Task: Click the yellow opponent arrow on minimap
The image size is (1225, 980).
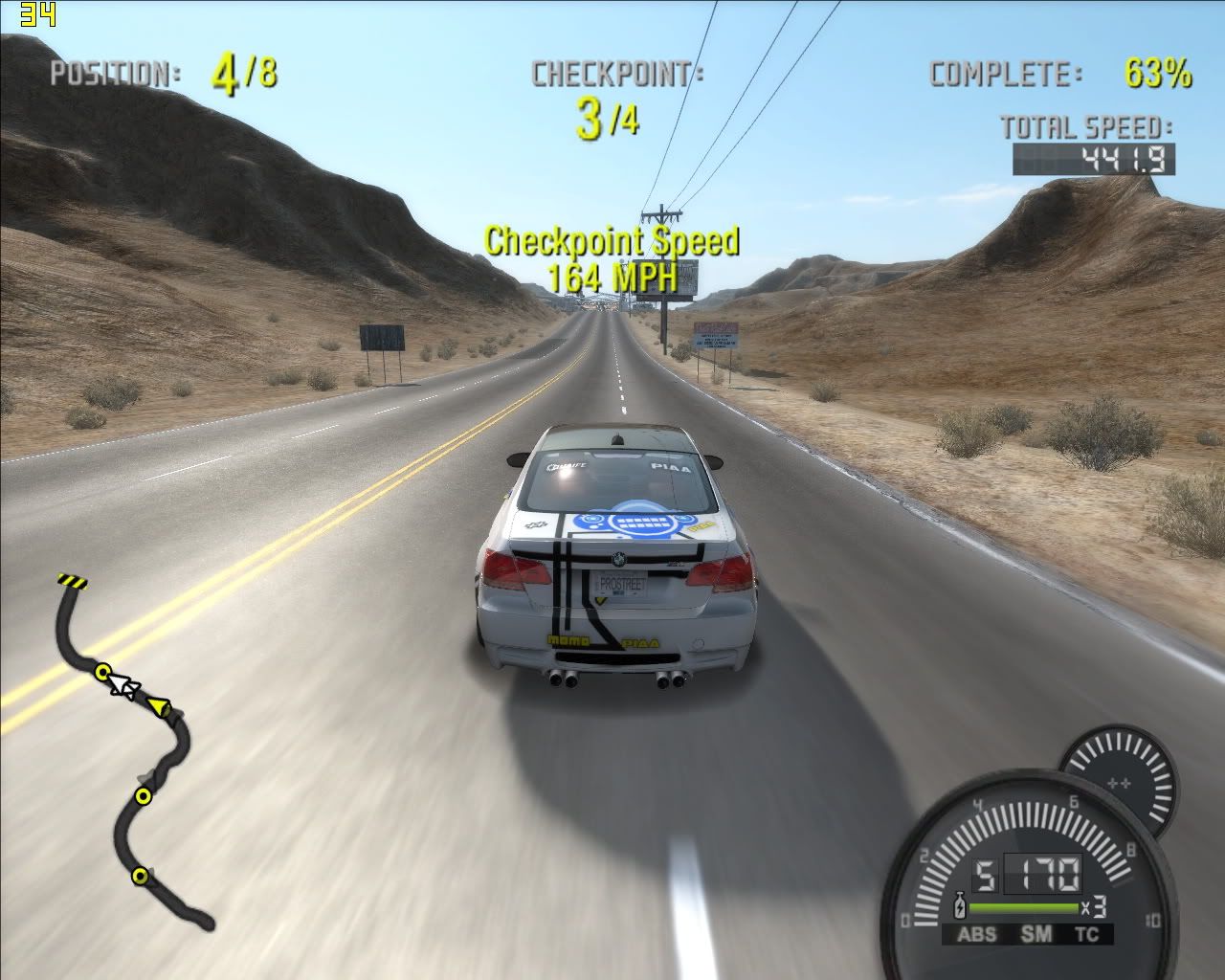Action: pyautogui.click(x=159, y=707)
